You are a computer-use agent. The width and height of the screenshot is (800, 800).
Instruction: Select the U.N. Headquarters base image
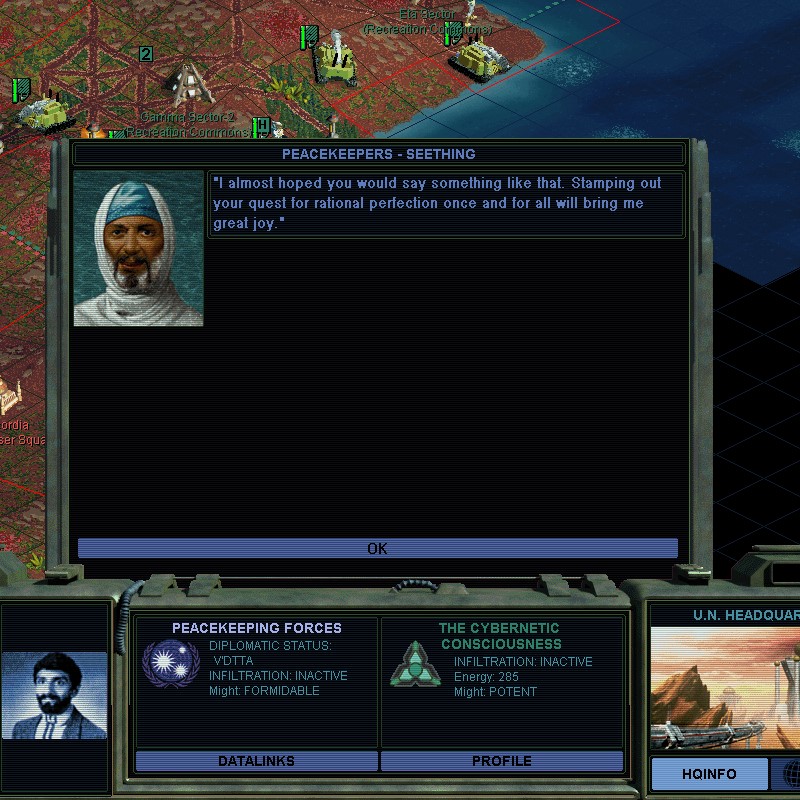pyautogui.click(x=725, y=688)
